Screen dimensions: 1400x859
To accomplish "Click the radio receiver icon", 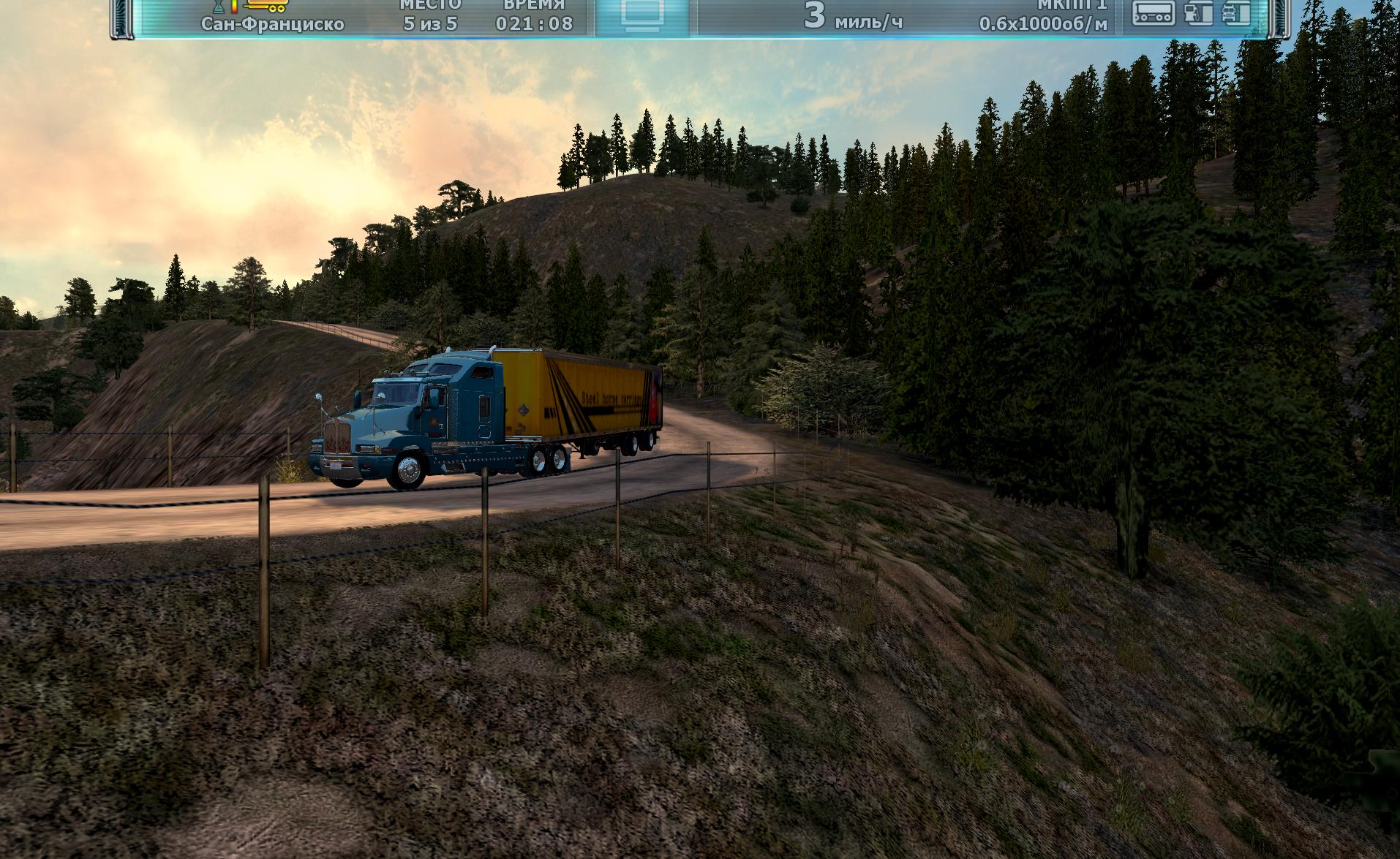I will pos(1154,13).
